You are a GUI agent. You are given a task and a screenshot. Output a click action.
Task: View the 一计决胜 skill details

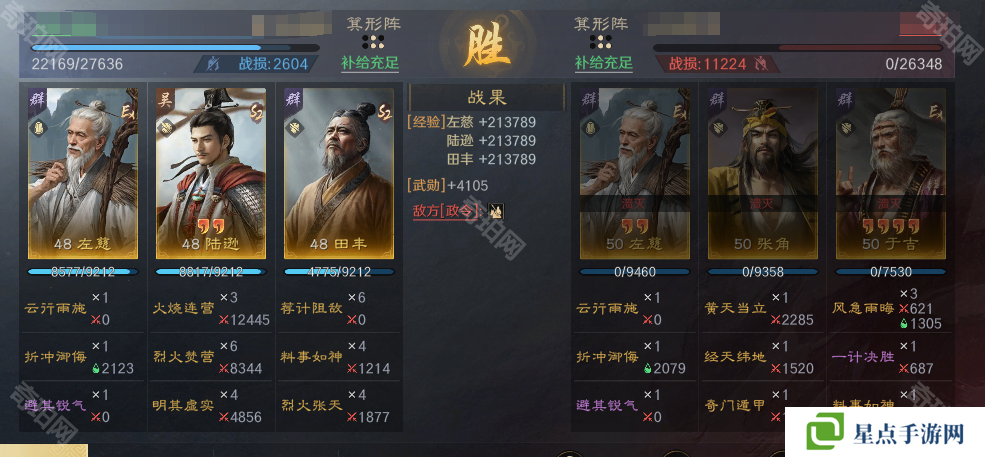pos(861,356)
